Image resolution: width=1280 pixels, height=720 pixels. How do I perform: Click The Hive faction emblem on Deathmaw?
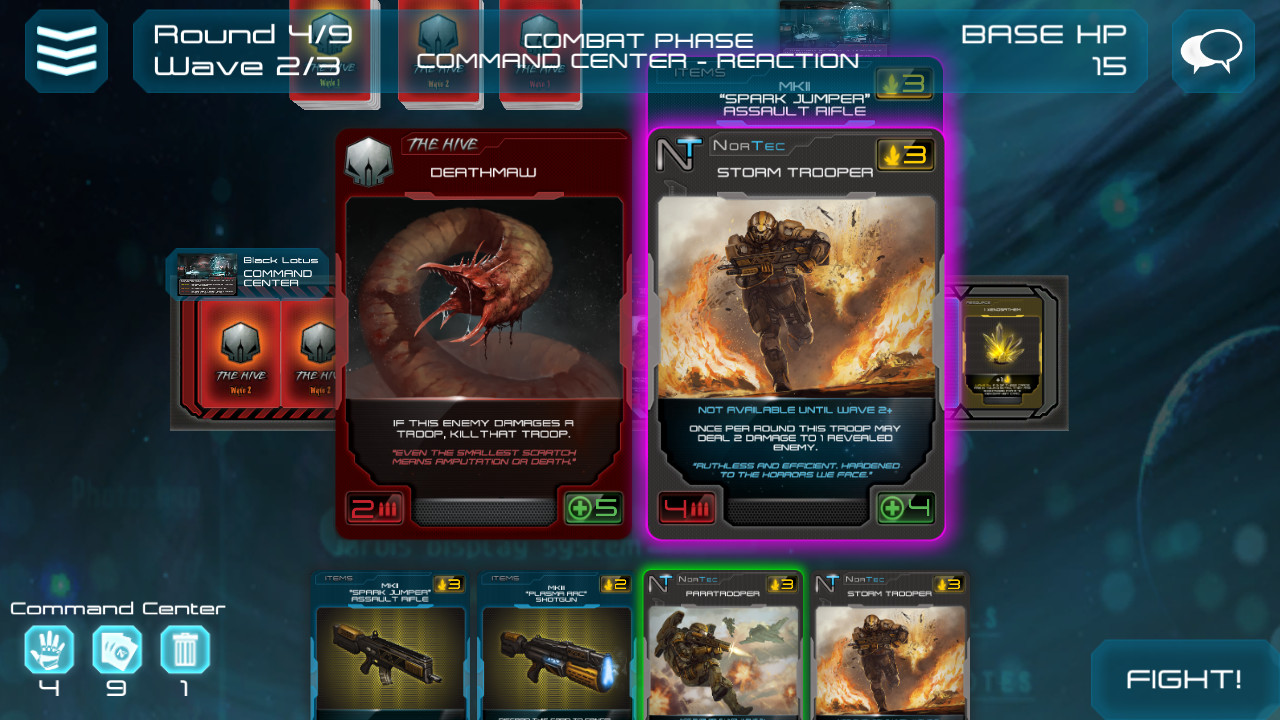[369, 160]
